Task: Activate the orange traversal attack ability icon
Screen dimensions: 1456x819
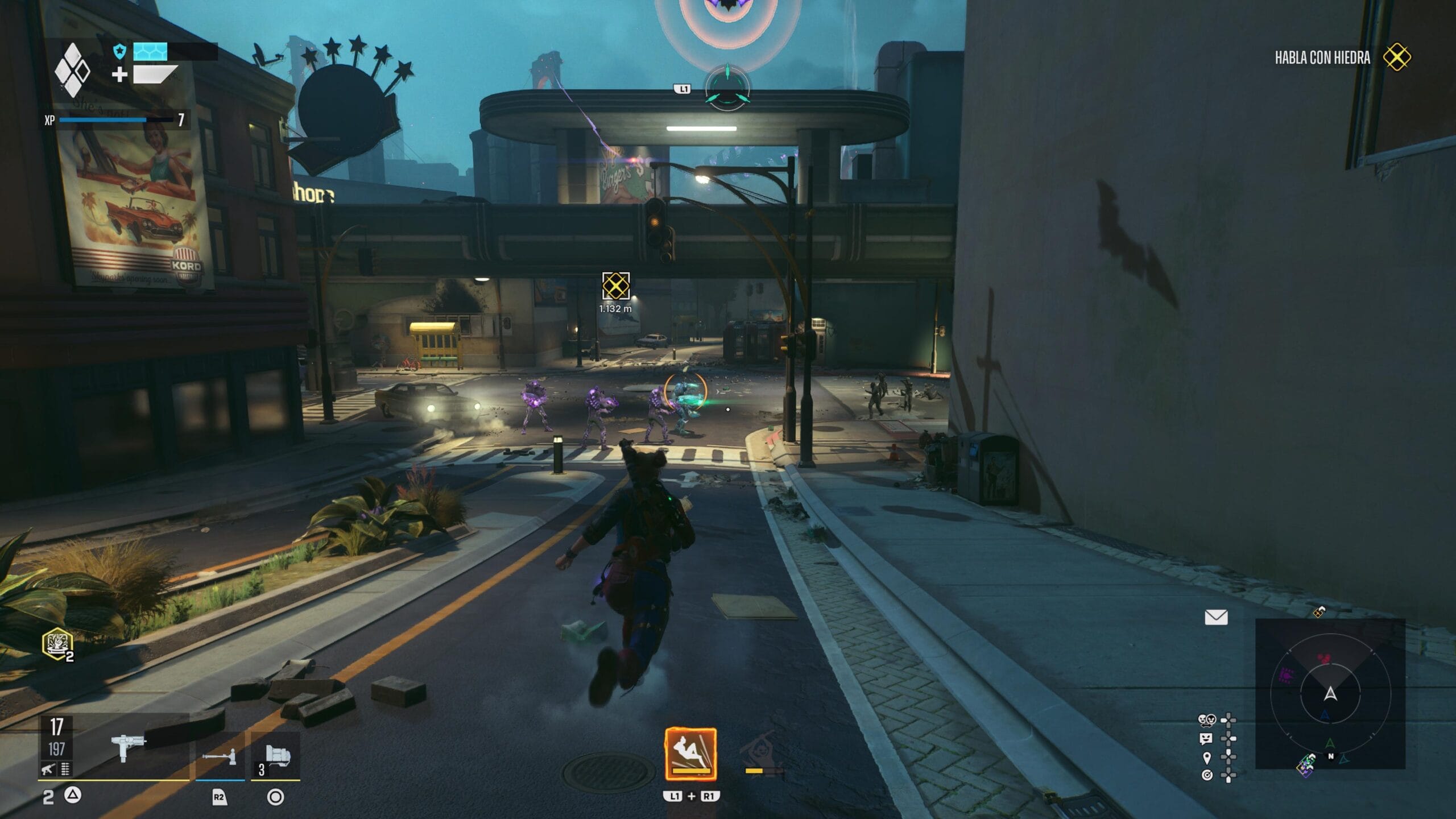Action: (x=690, y=754)
